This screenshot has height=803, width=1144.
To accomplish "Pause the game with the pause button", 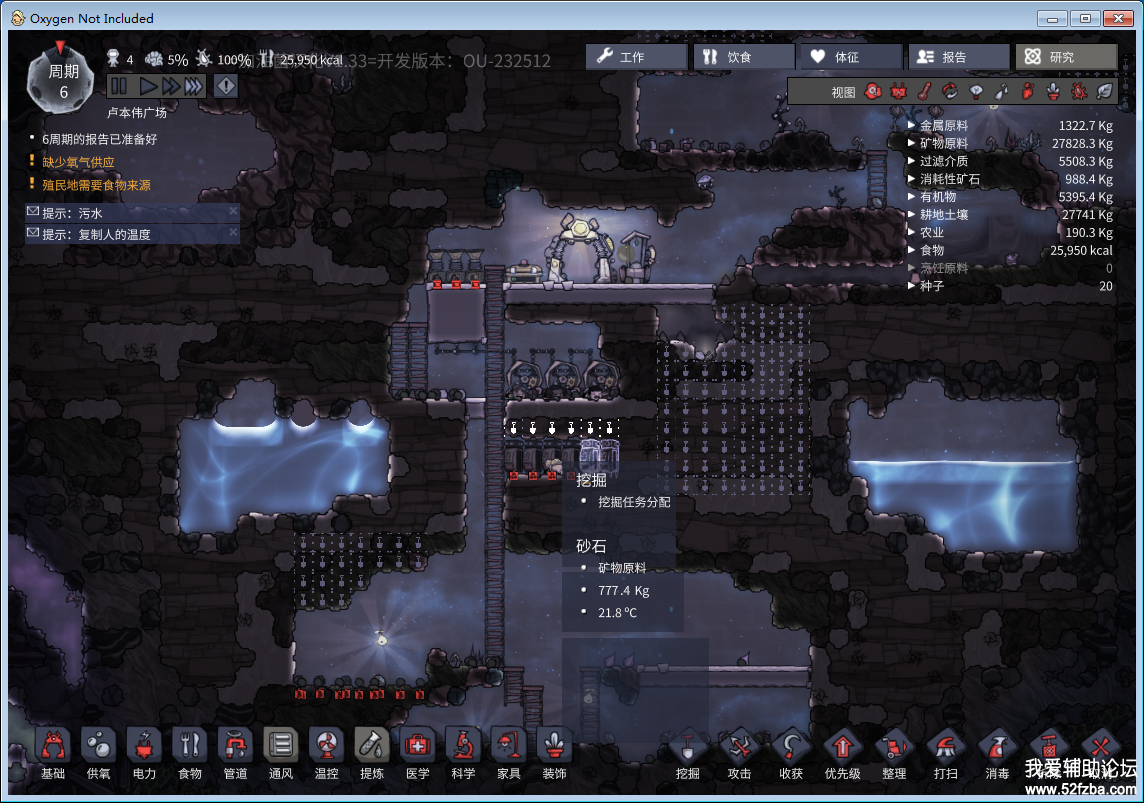I will [118, 87].
